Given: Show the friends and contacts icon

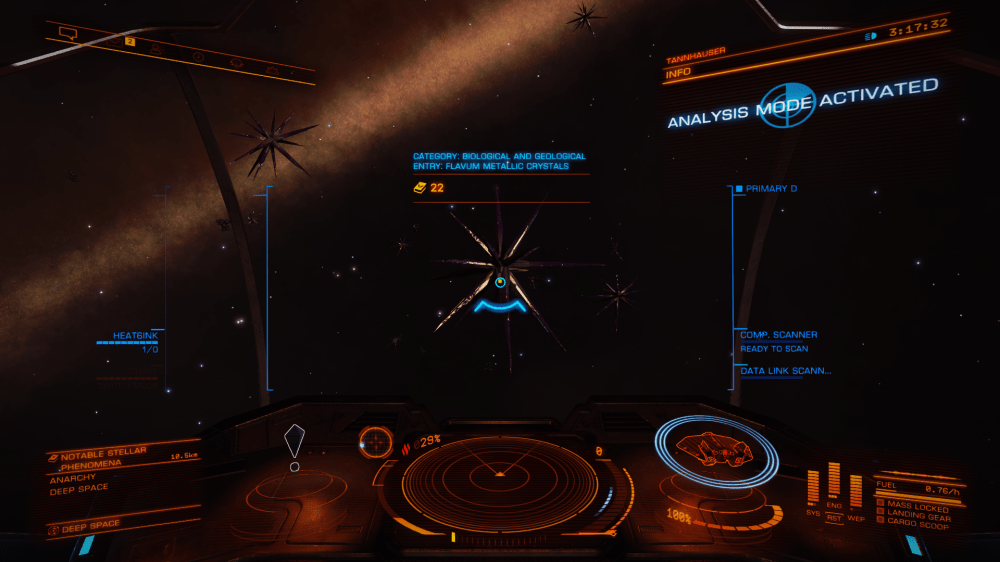Looking at the screenshot, I should click(157, 47).
